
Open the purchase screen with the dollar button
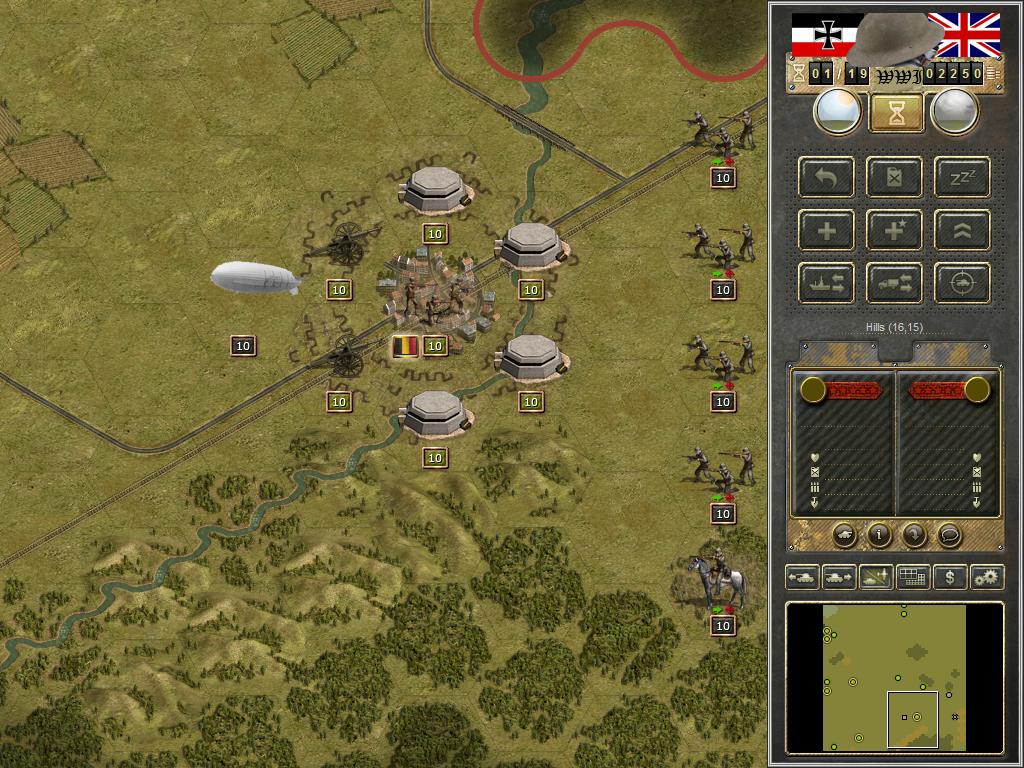tap(949, 577)
